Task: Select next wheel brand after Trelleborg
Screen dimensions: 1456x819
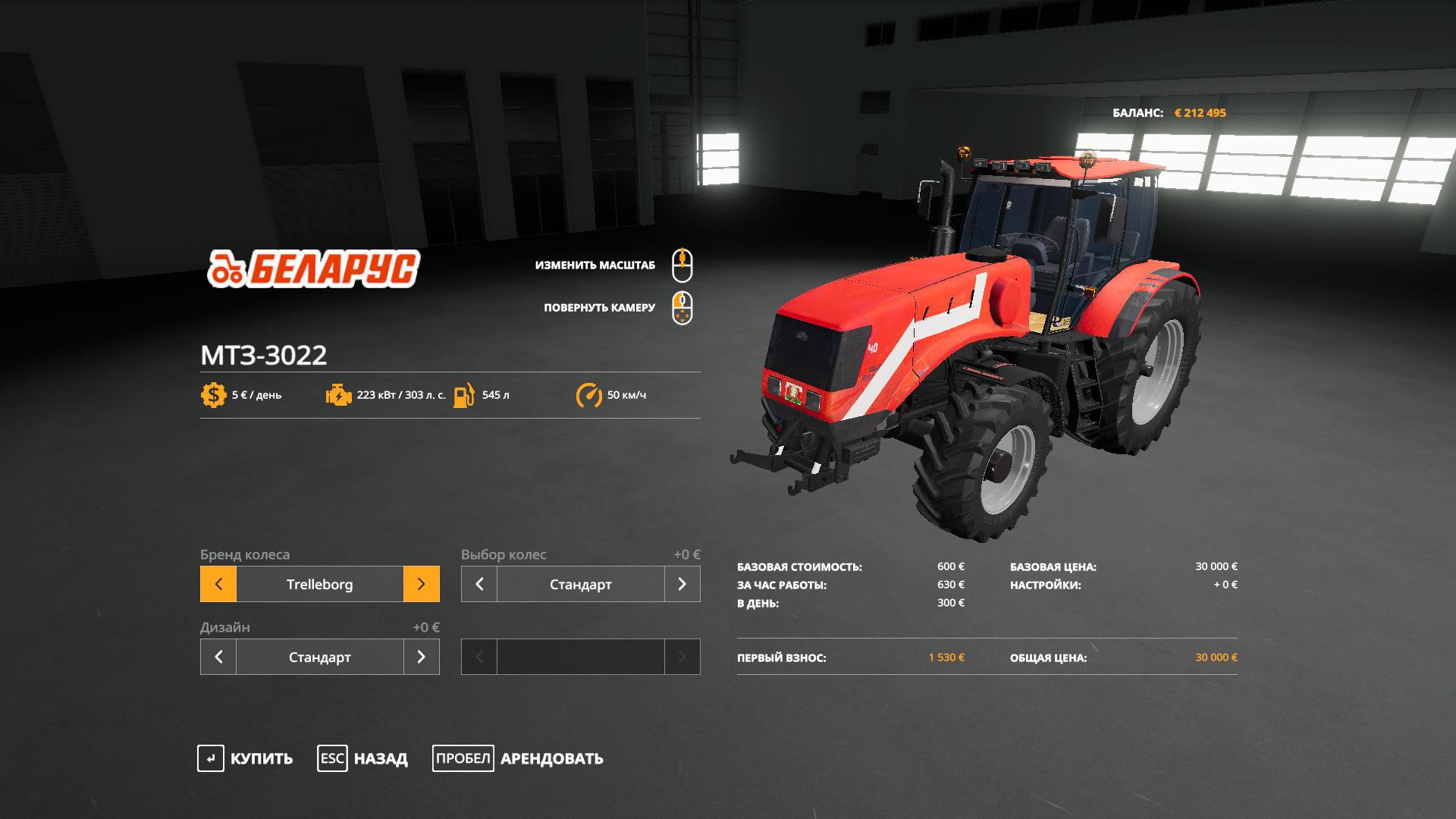Action: [422, 584]
